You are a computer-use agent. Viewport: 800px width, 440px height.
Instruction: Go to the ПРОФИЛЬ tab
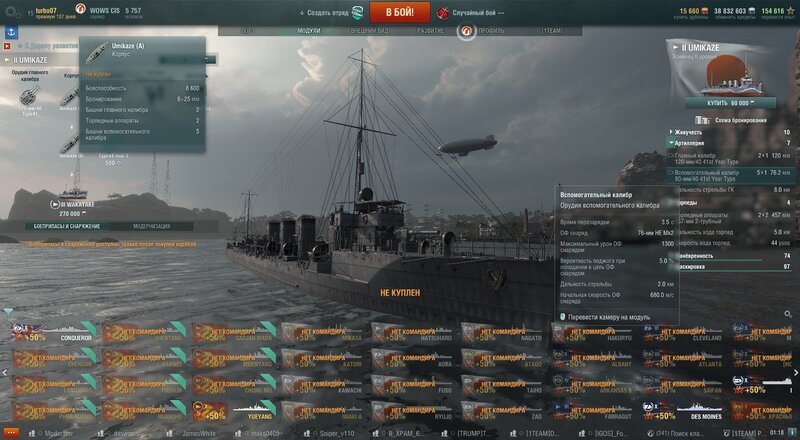tap(489, 31)
